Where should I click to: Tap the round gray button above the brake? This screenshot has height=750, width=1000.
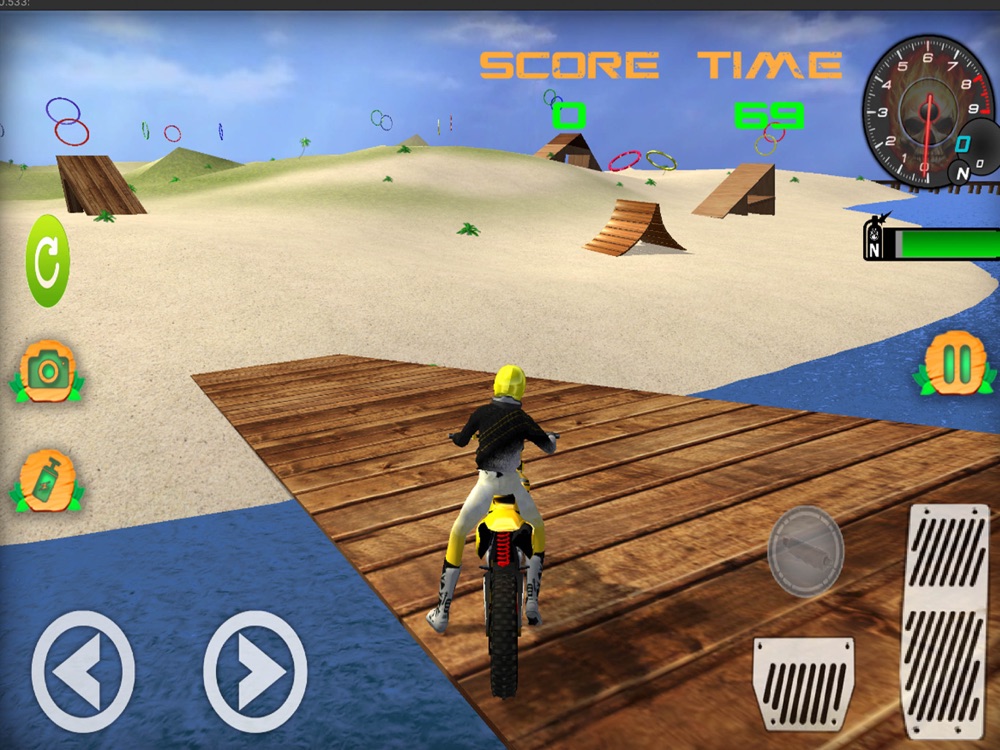pos(806,551)
